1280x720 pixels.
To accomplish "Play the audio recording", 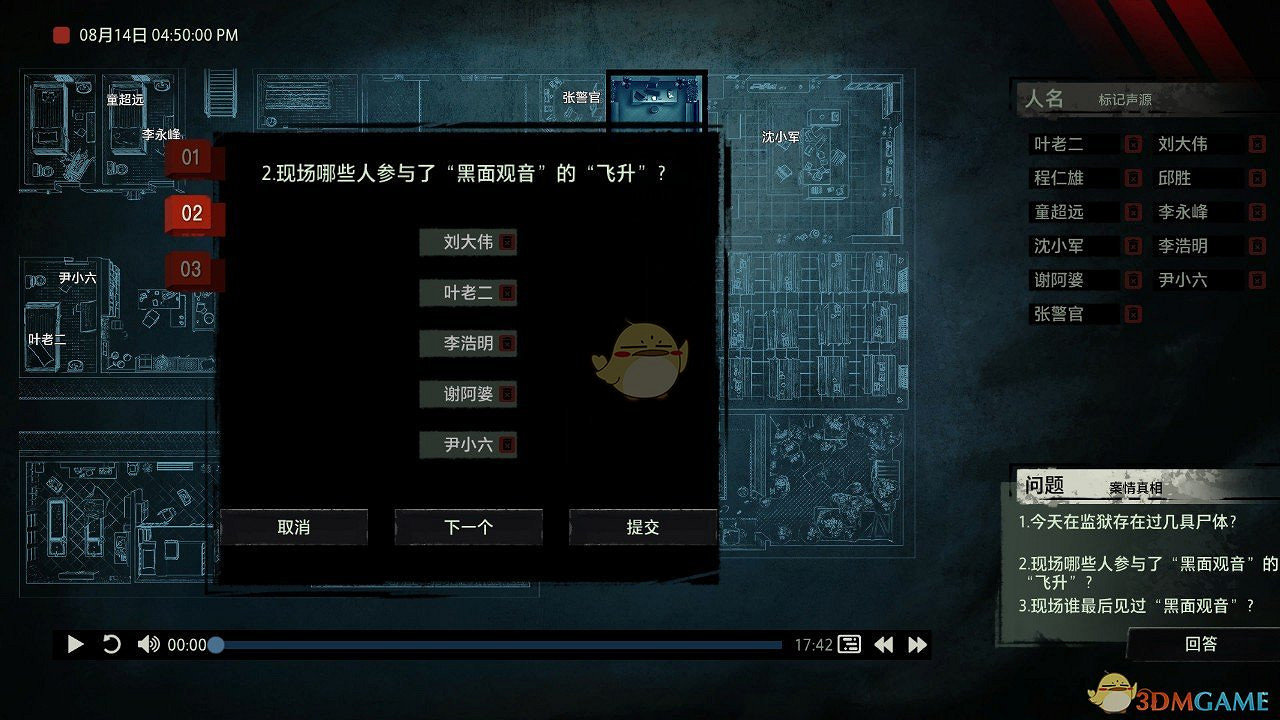I will (75, 644).
